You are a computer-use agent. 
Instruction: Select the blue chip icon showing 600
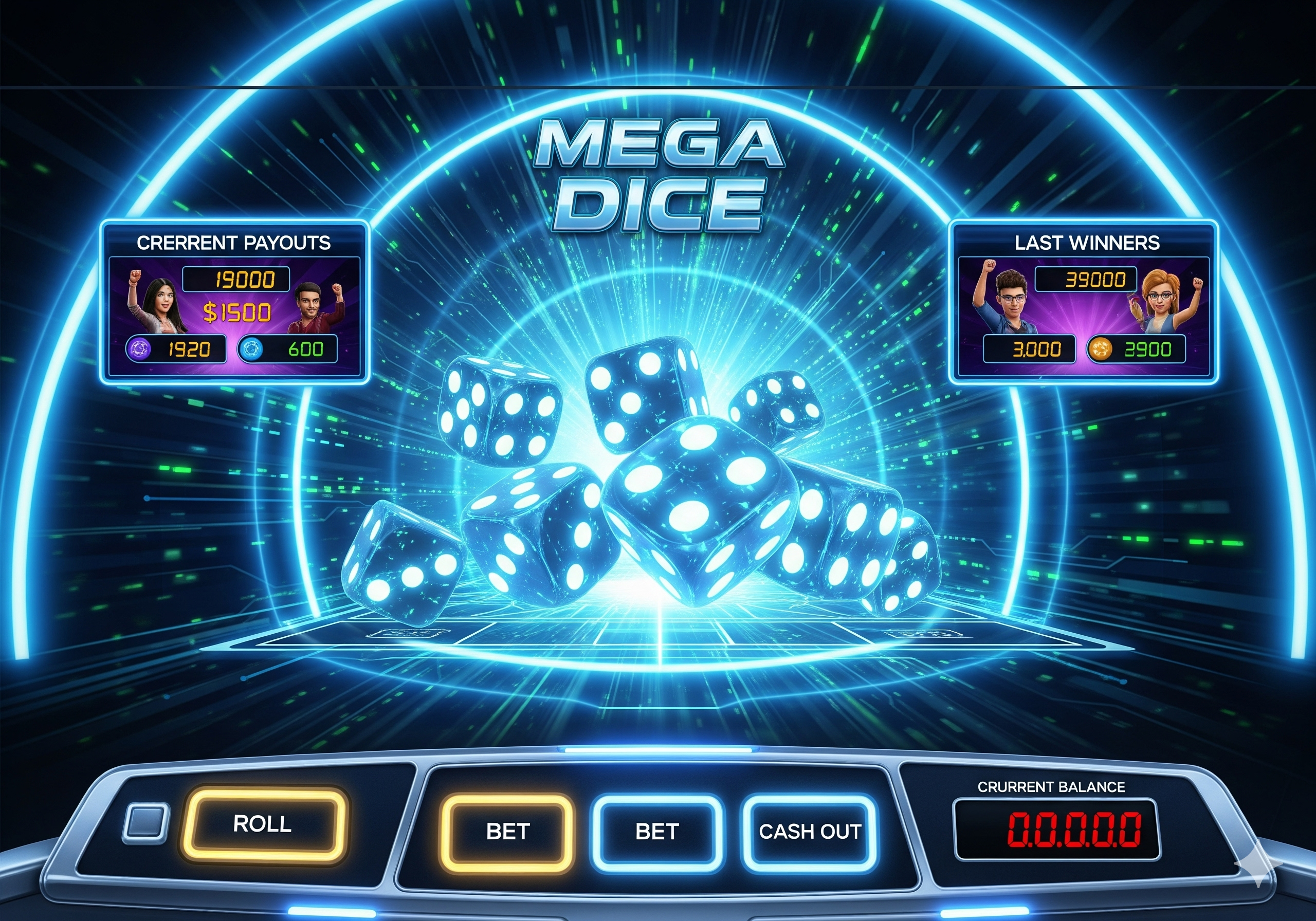tap(251, 349)
